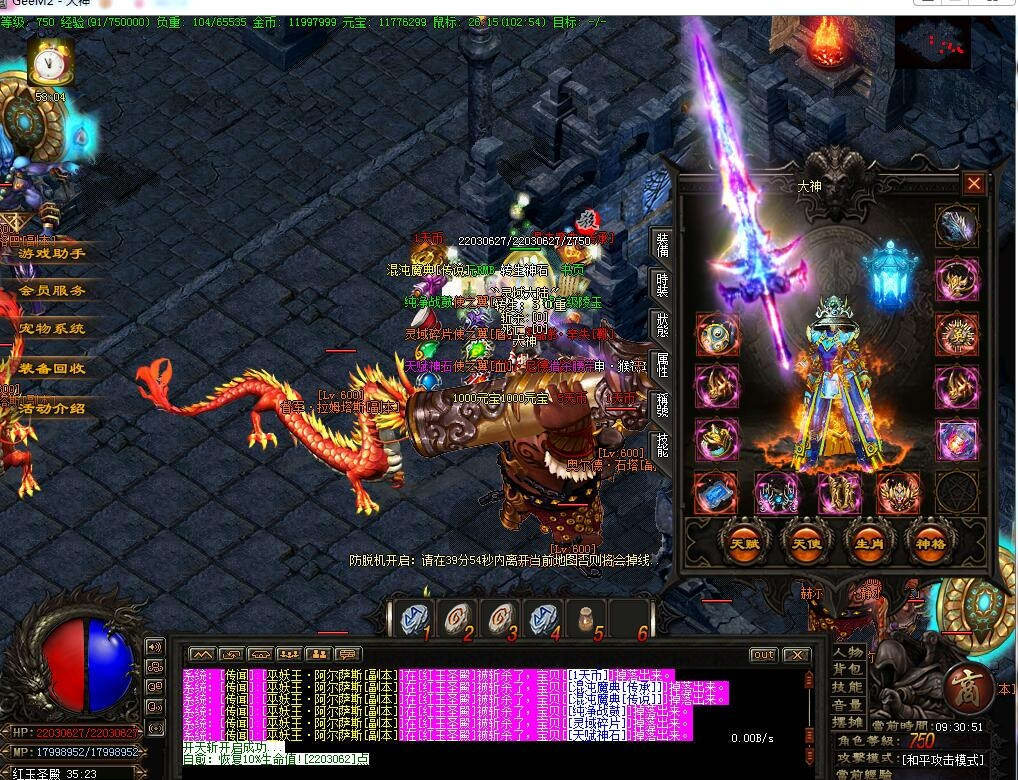This screenshot has height=780, width=1018.
Task: Open the 宠物系统 pet system menu
Action: [x=52, y=328]
